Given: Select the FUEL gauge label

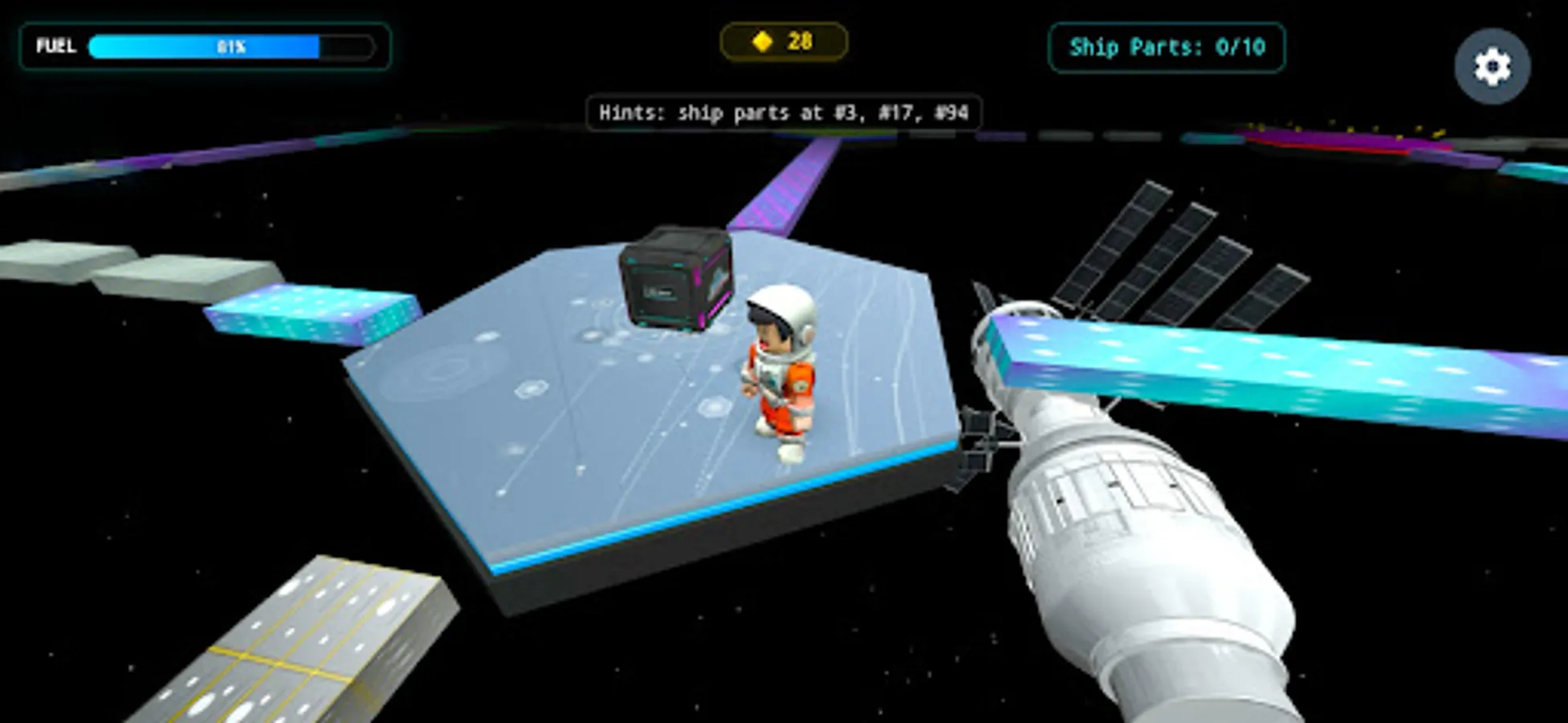Looking at the screenshot, I should (54, 47).
